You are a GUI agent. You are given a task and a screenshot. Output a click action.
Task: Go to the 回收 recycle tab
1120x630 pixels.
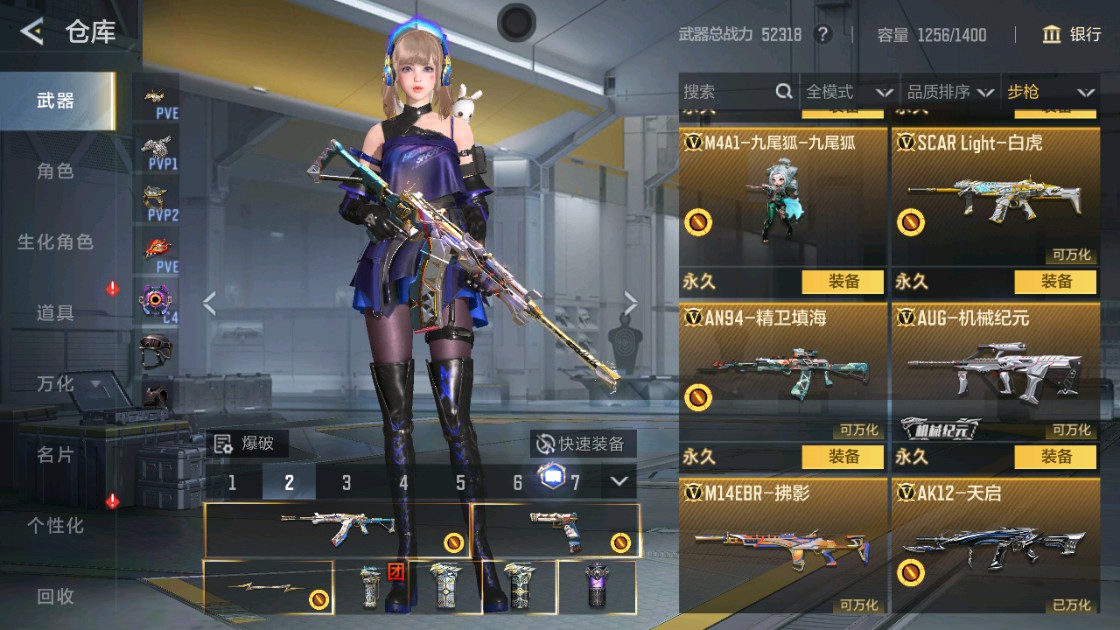[x=55, y=597]
